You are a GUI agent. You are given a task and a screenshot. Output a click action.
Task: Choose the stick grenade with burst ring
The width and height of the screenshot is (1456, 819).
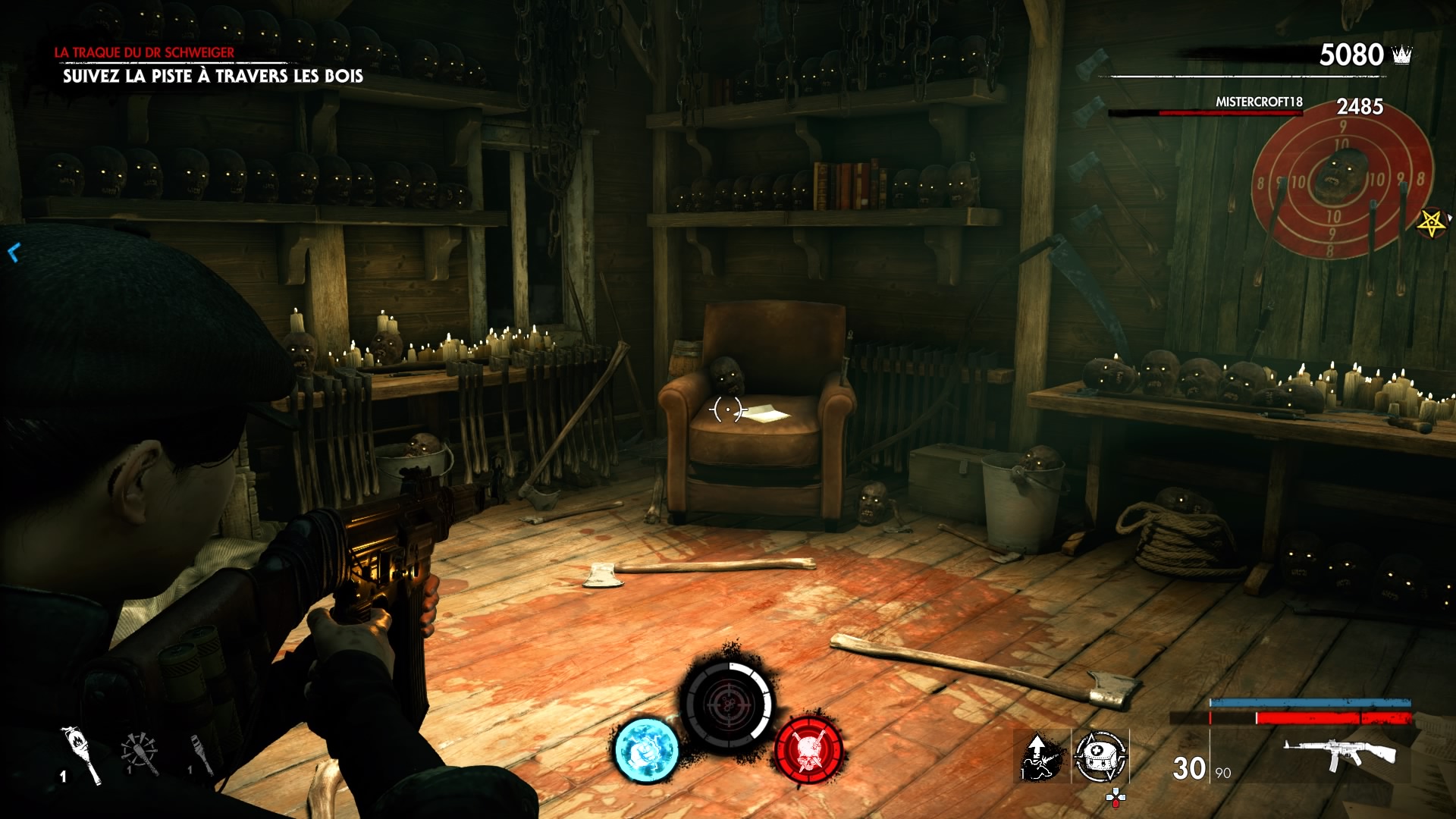tap(140, 754)
